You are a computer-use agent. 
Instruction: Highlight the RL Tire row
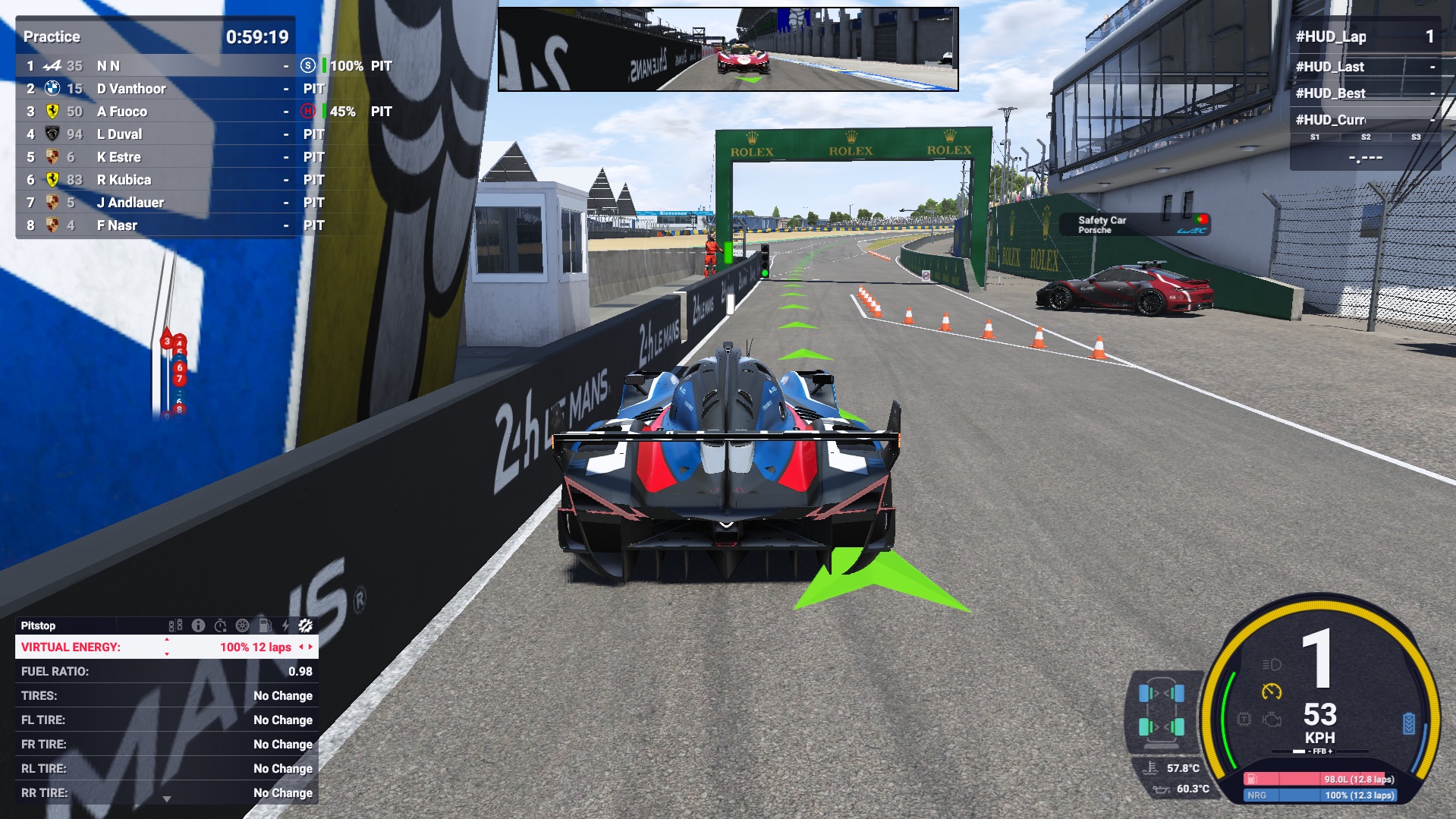pos(166,768)
